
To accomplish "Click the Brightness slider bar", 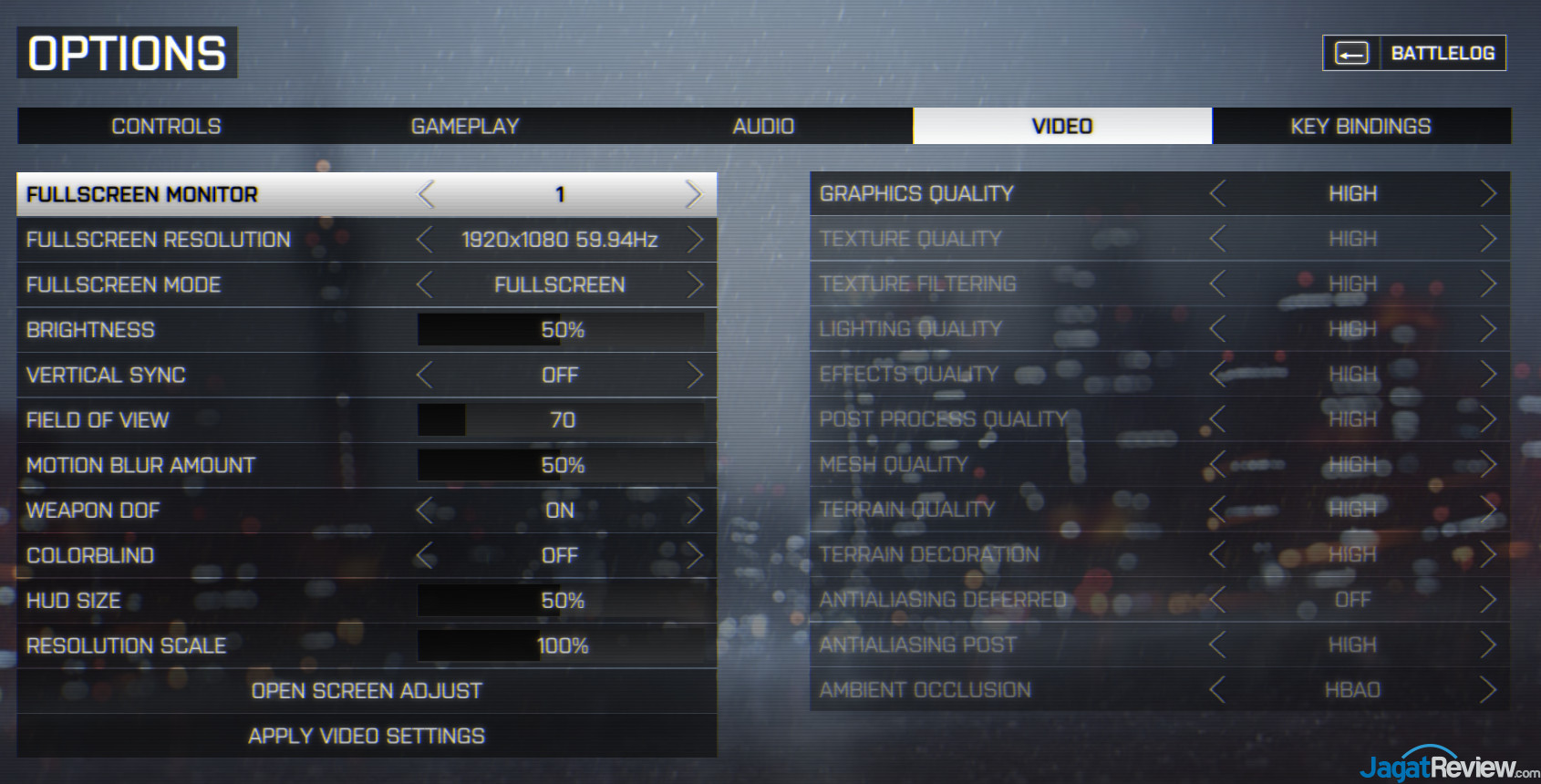I will (560, 330).
